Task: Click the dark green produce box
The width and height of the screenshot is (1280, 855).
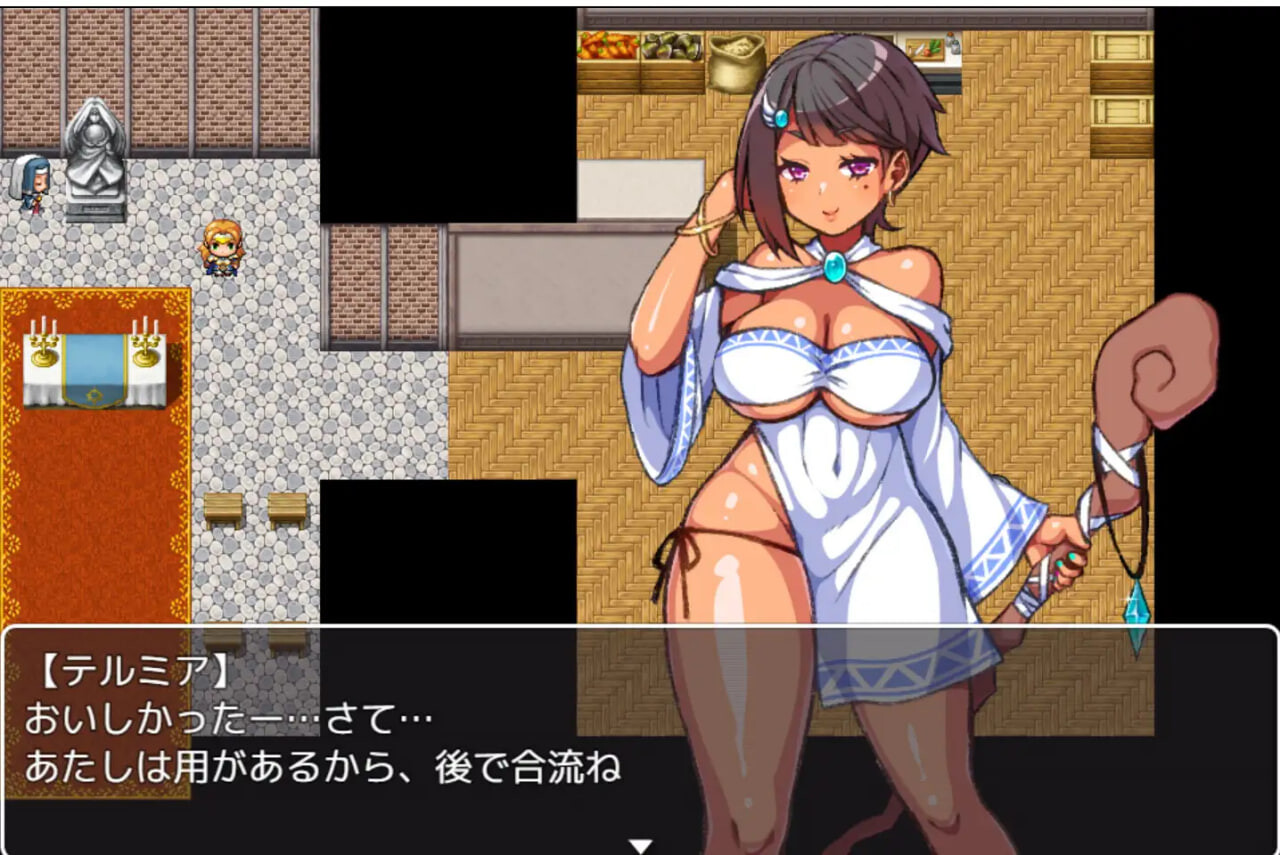Action: coord(672,45)
